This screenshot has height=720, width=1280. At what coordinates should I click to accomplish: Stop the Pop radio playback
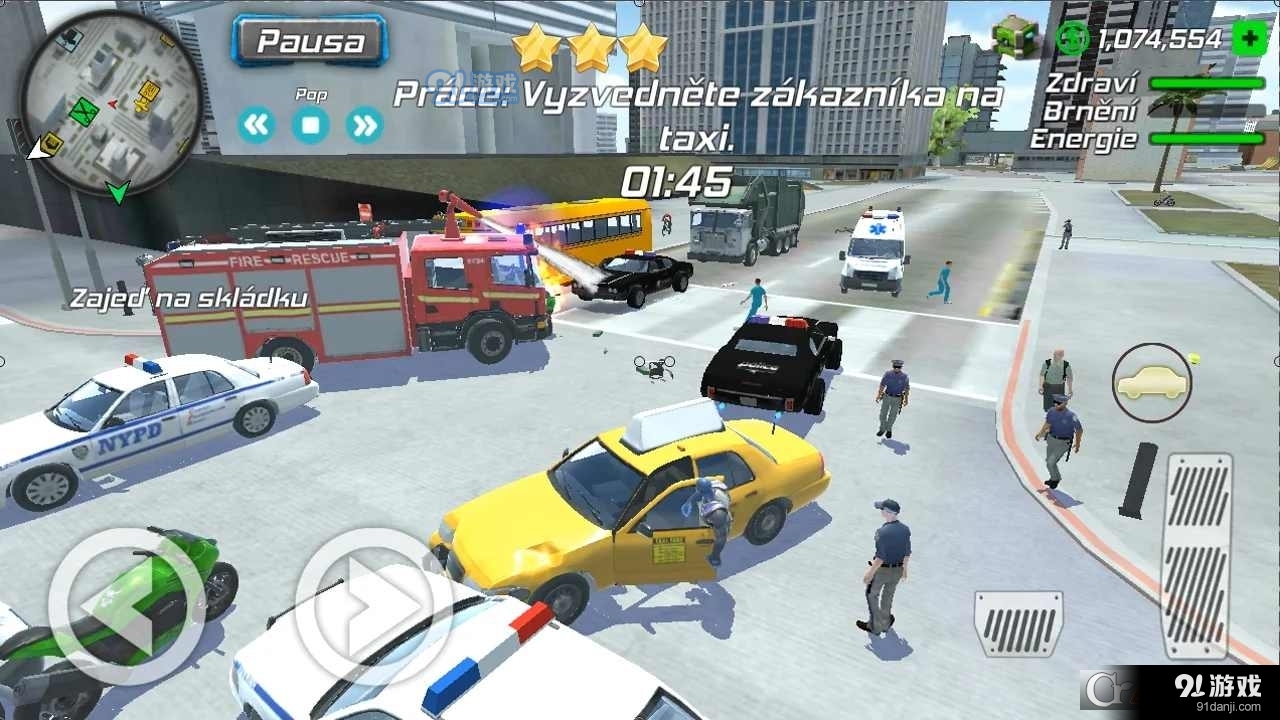[x=310, y=126]
